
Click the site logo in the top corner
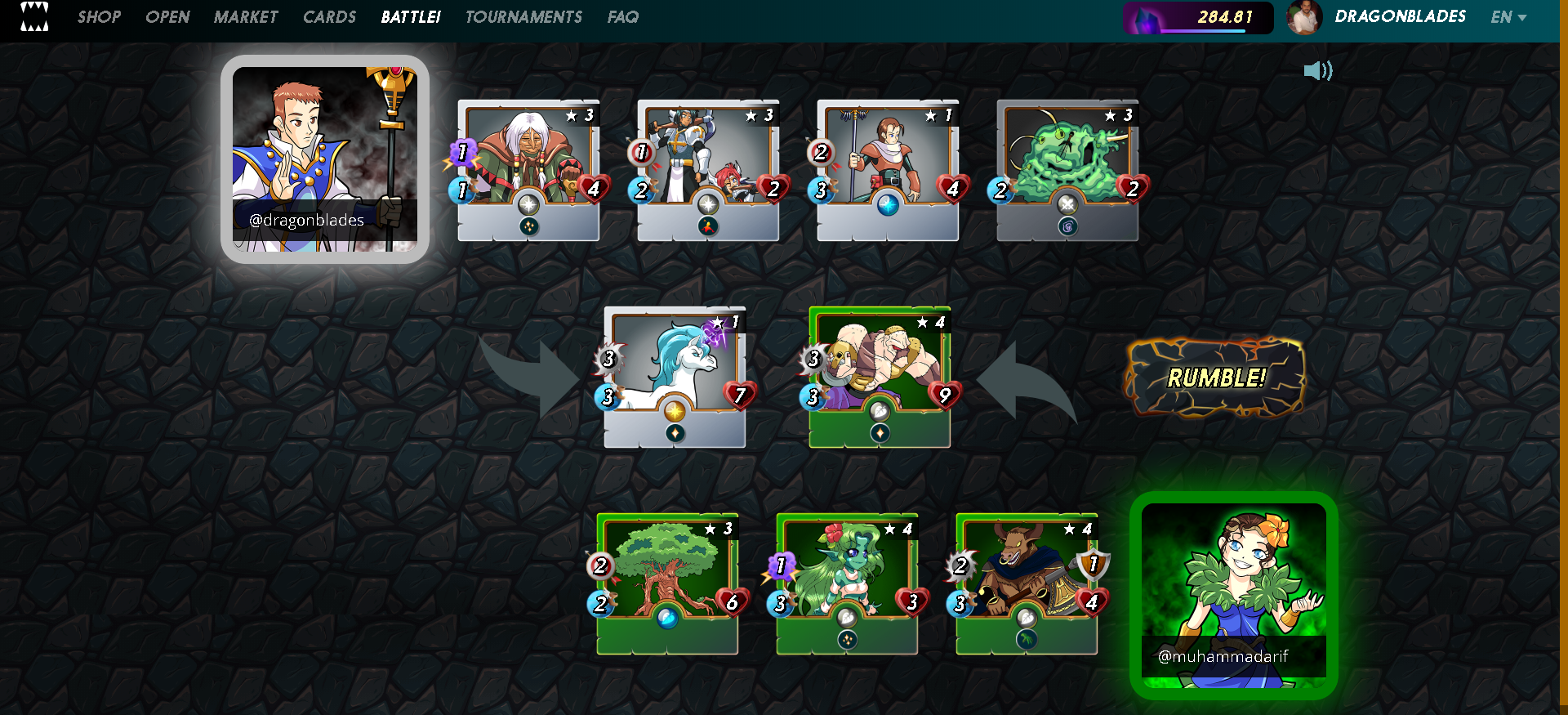34,16
